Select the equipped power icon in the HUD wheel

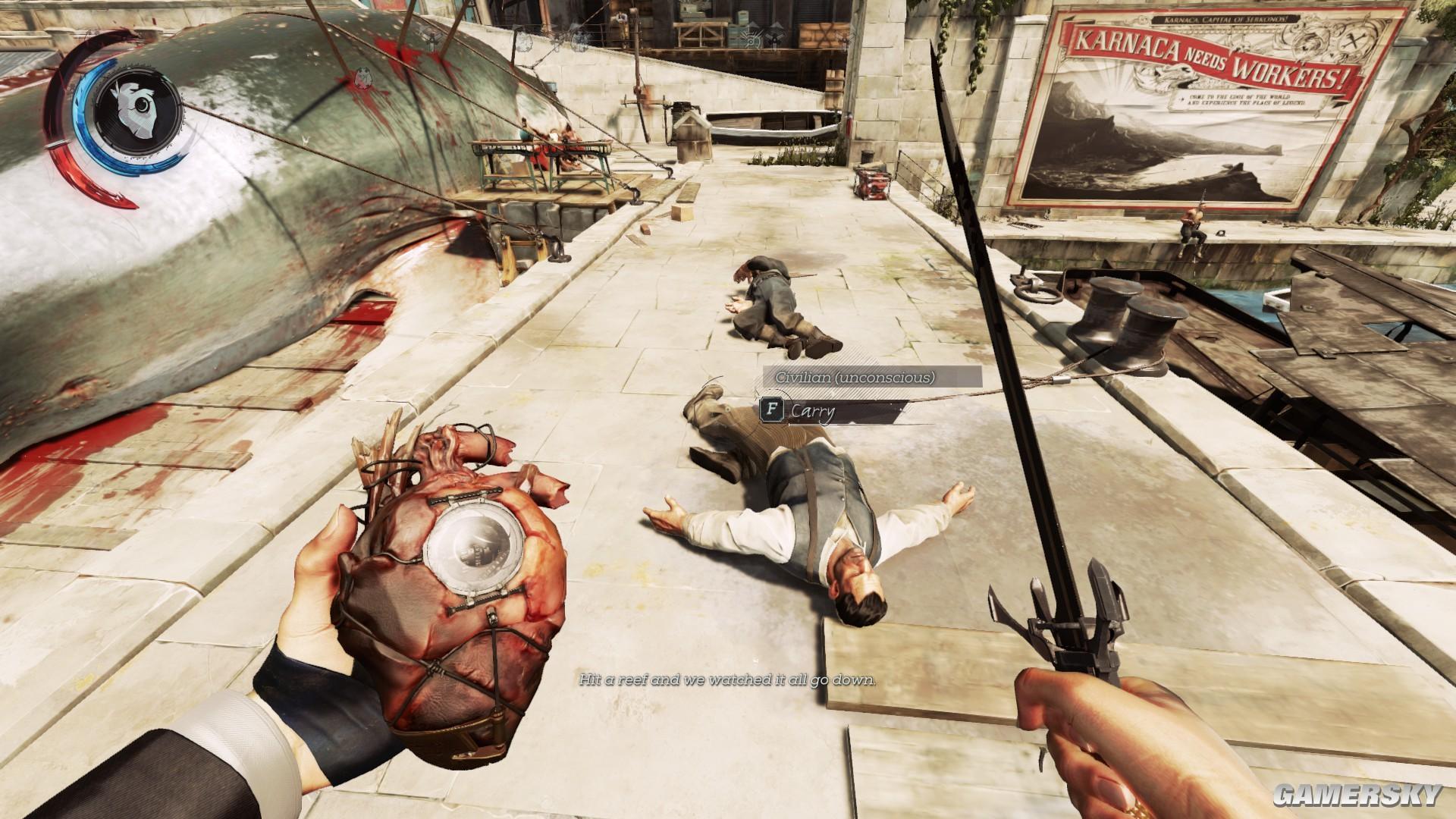tap(135, 110)
